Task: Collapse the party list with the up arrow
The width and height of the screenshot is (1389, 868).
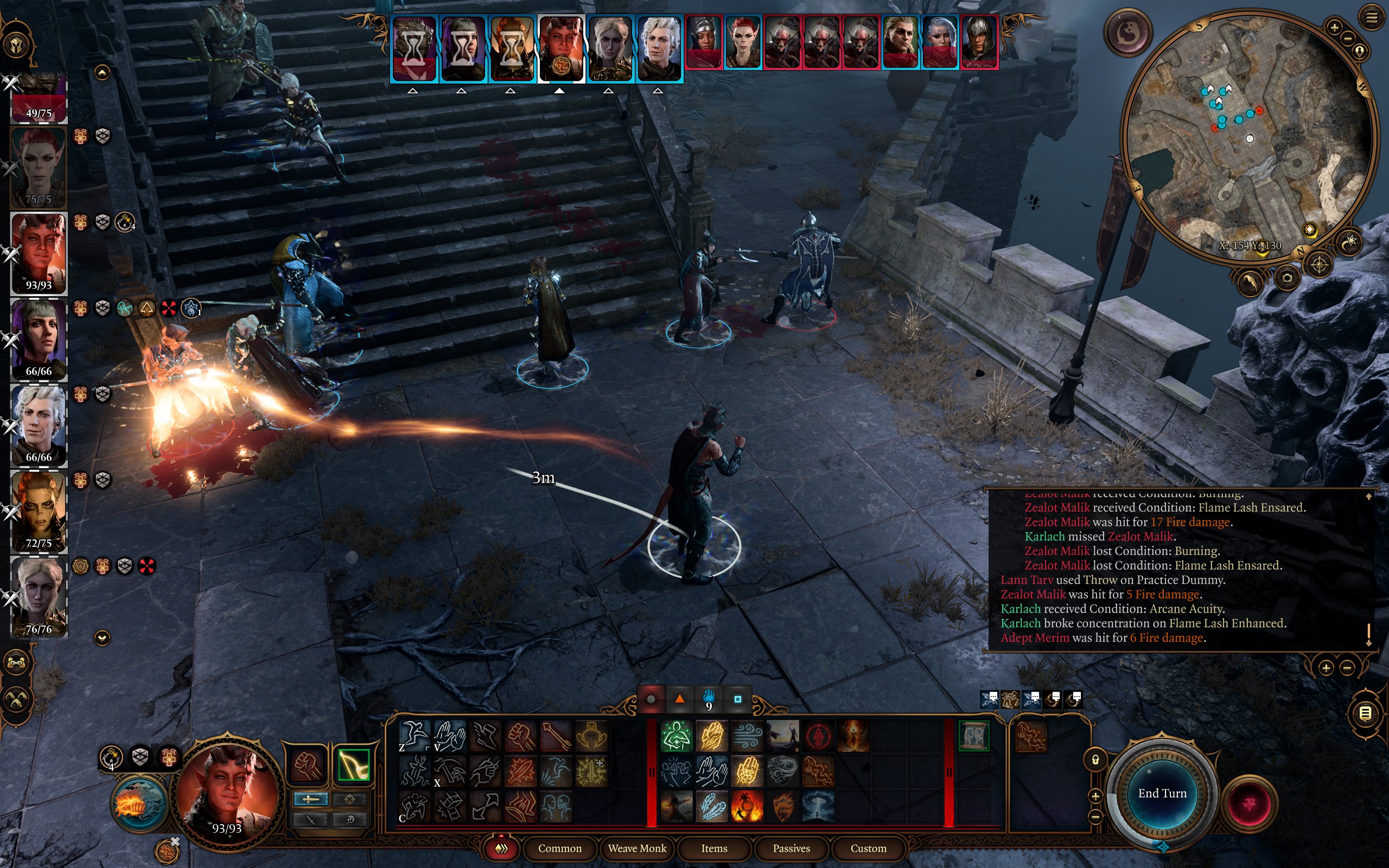Action: click(101, 72)
